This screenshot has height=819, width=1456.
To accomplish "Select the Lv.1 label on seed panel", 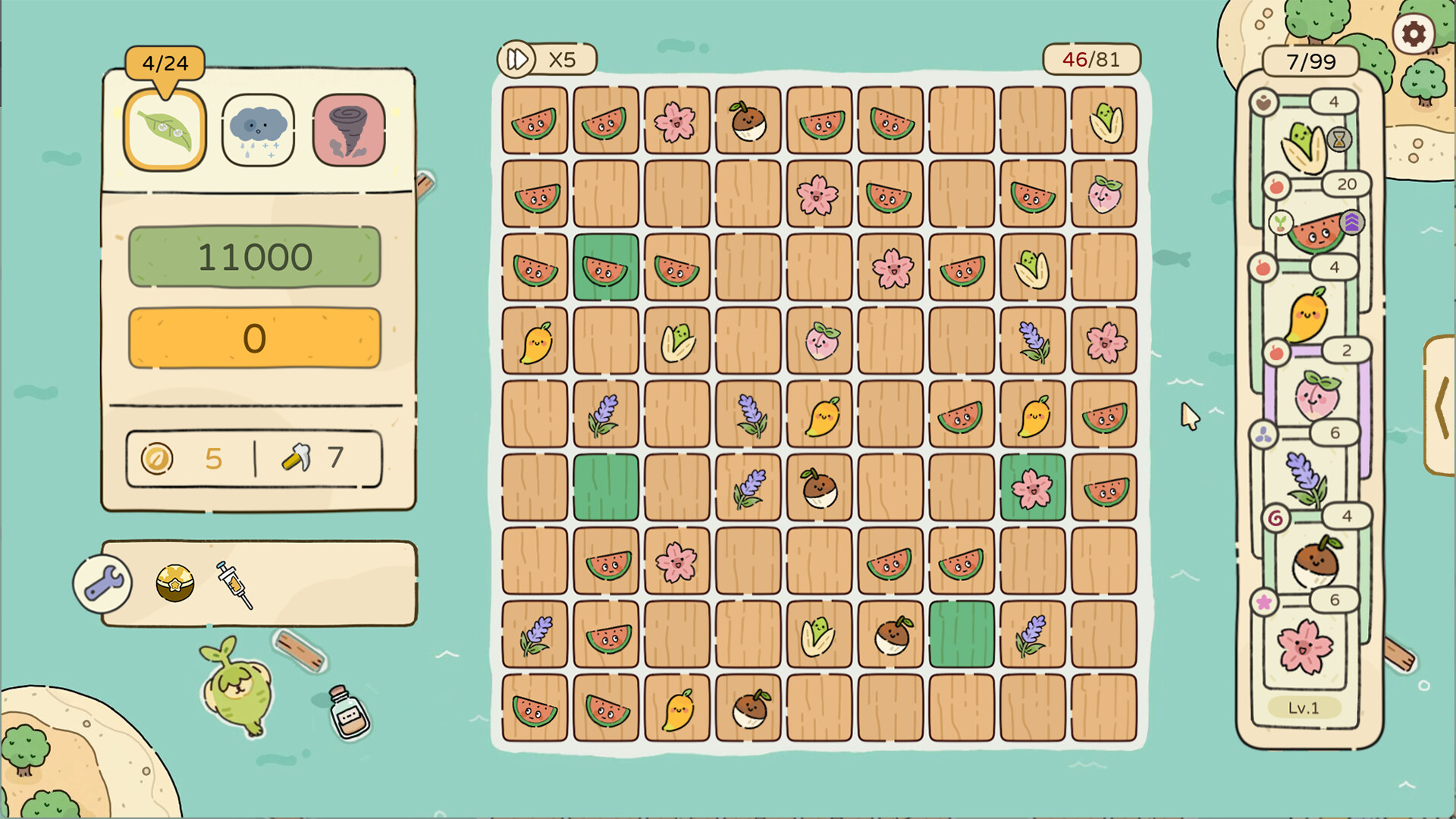I will pos(1304,708).
